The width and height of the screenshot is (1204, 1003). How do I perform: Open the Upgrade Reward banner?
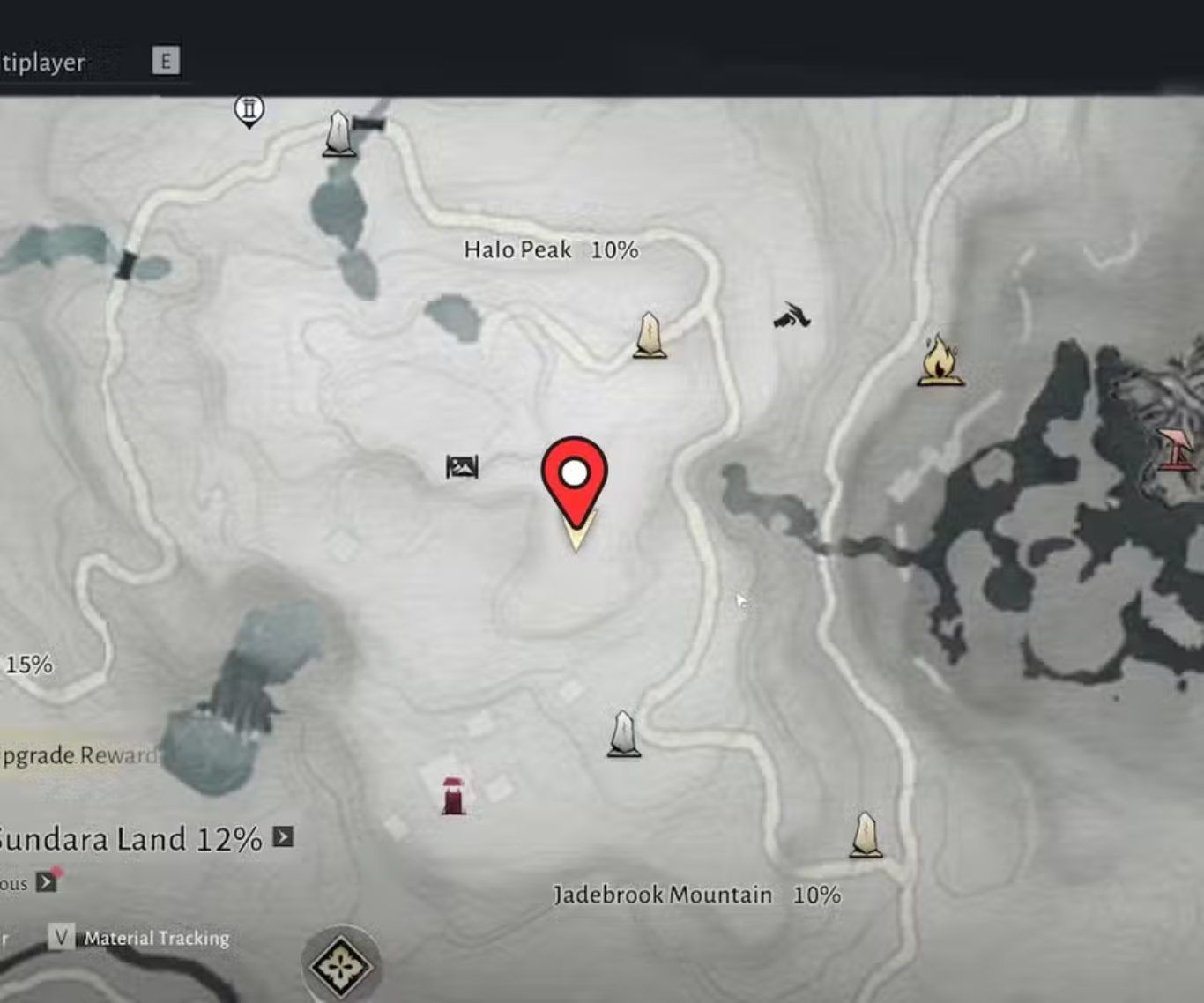click(79, 755)
